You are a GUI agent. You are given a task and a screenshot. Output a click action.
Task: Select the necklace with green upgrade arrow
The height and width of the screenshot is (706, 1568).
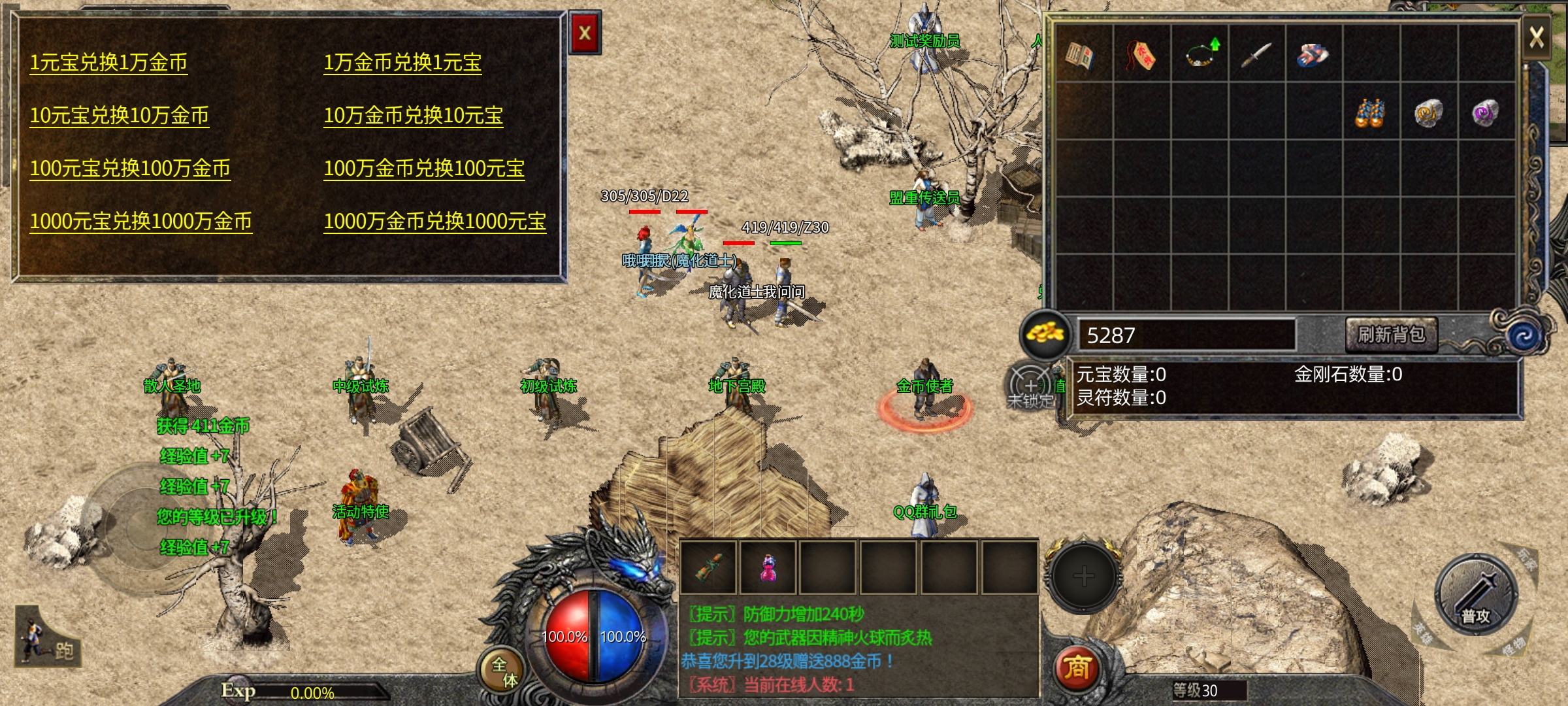tap(1200, 55)
